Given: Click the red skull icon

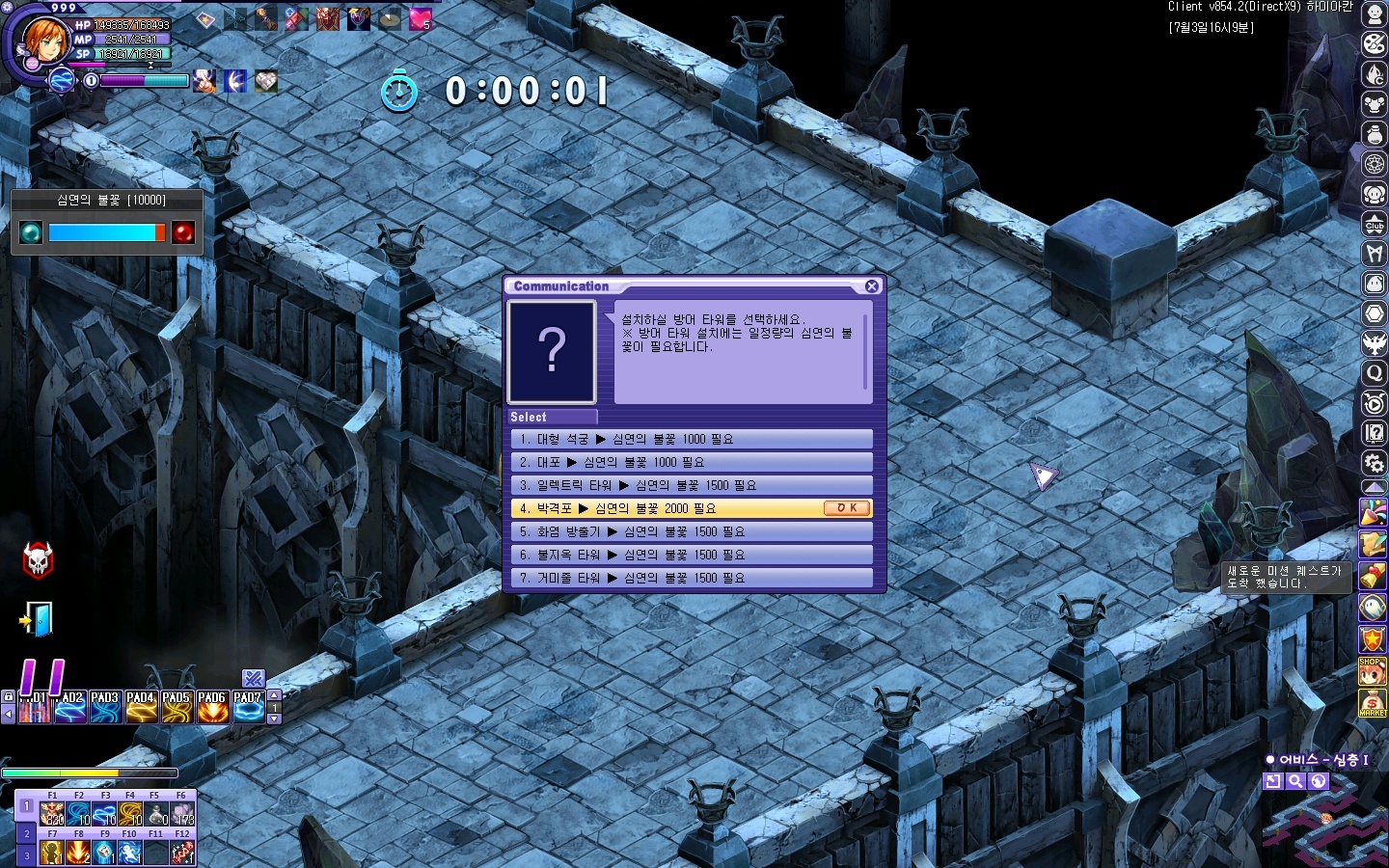Looking at the screenshot, I should pos(38,559).
